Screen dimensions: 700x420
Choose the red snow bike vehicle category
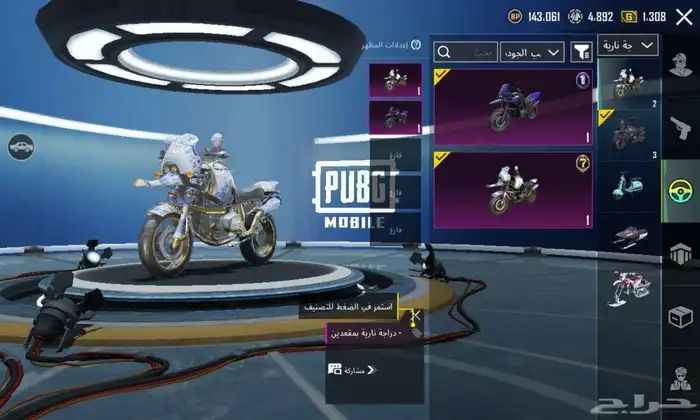[x=628, y=287]
